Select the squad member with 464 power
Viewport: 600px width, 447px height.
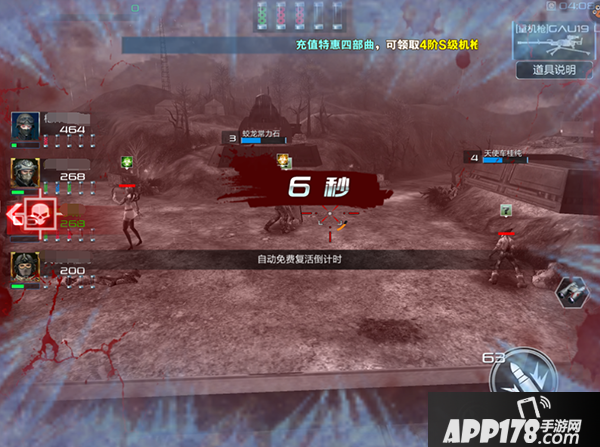[x=26, y=128]
